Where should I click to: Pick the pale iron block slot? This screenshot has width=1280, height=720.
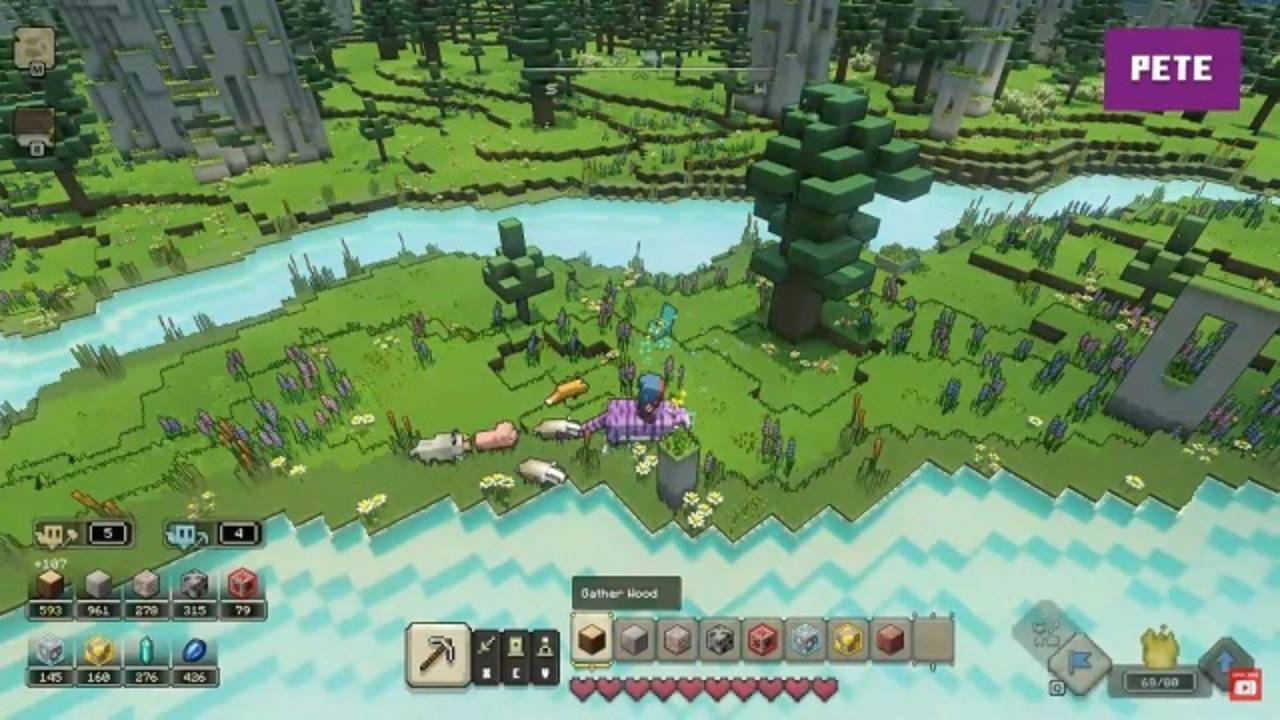(x=677, y=638)
